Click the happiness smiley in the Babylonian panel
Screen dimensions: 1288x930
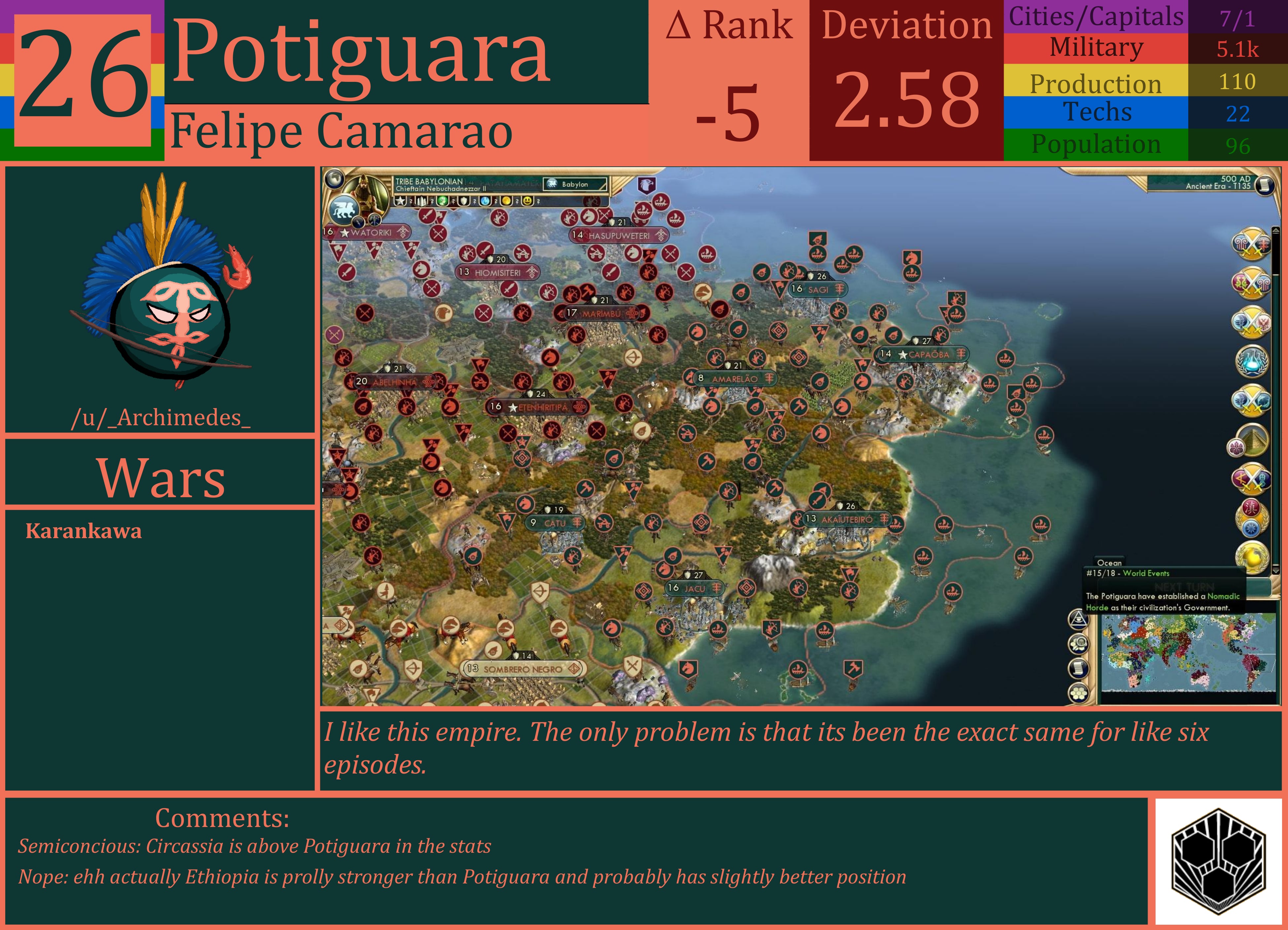pyautogui.click(x=527, y=202)
